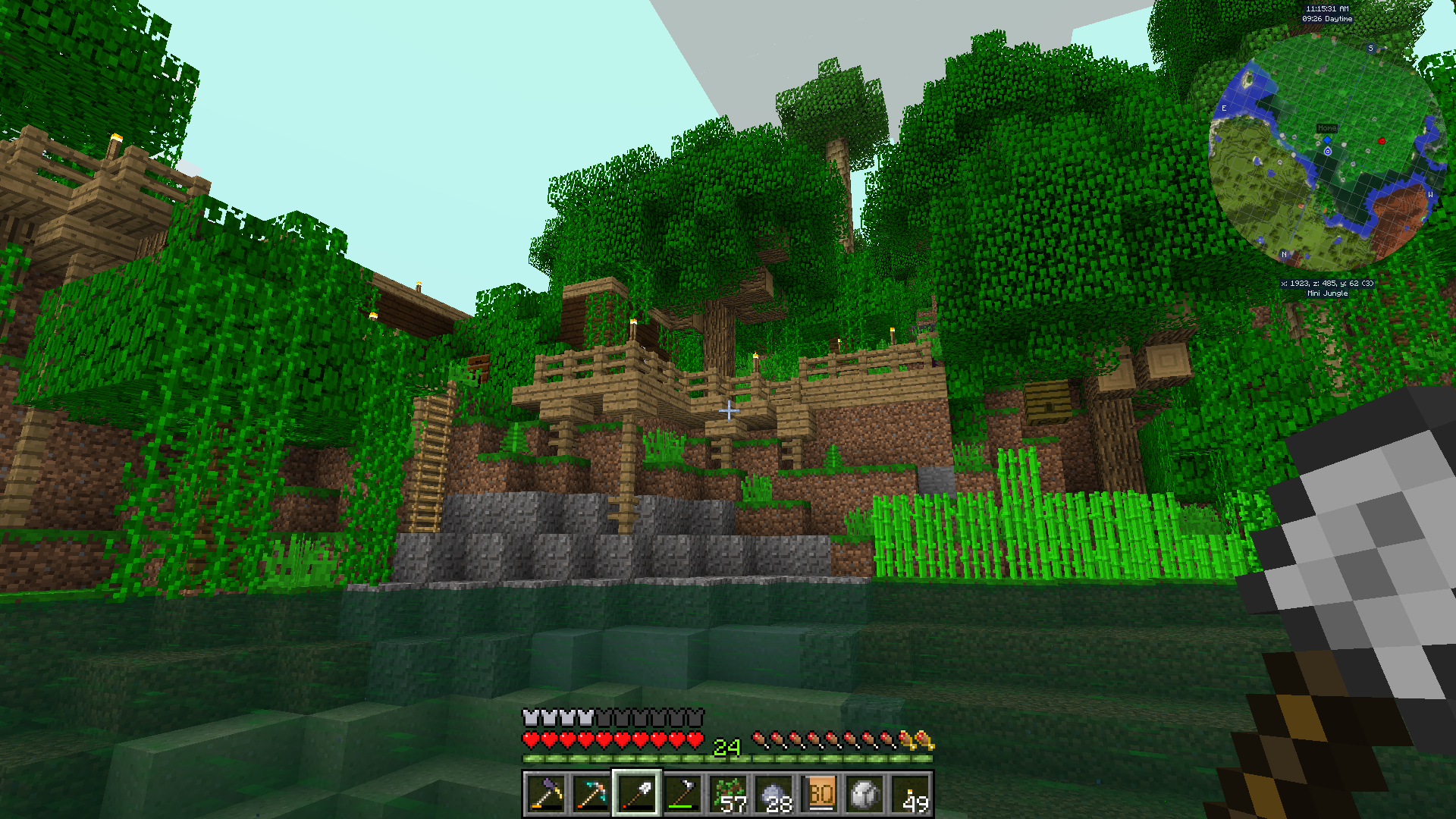
Task: Select the gray stone item stack of 28
Action: (x=774, y=794)
